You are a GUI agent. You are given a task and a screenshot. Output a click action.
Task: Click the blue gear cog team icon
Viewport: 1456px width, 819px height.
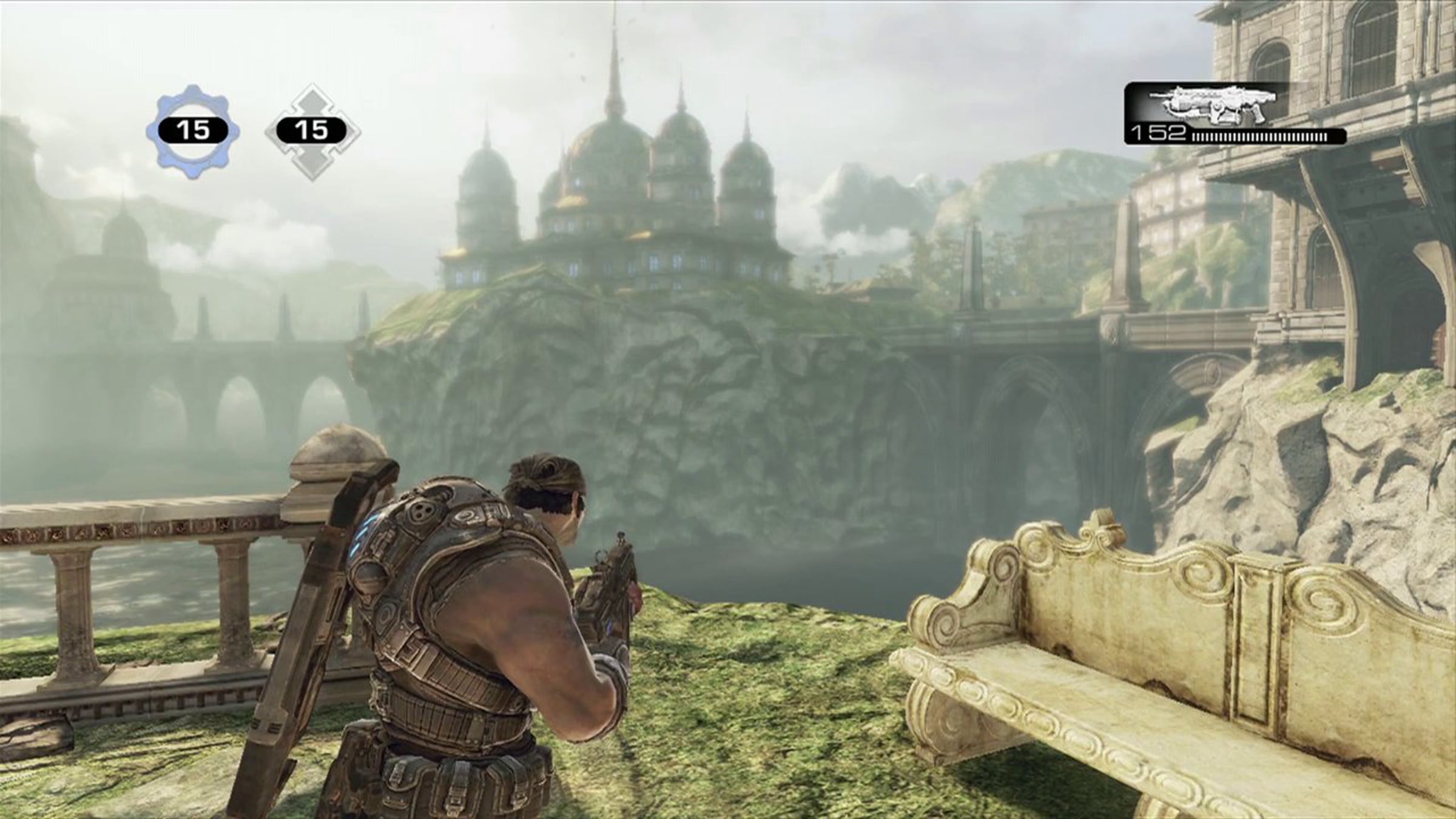click(192, 133)
